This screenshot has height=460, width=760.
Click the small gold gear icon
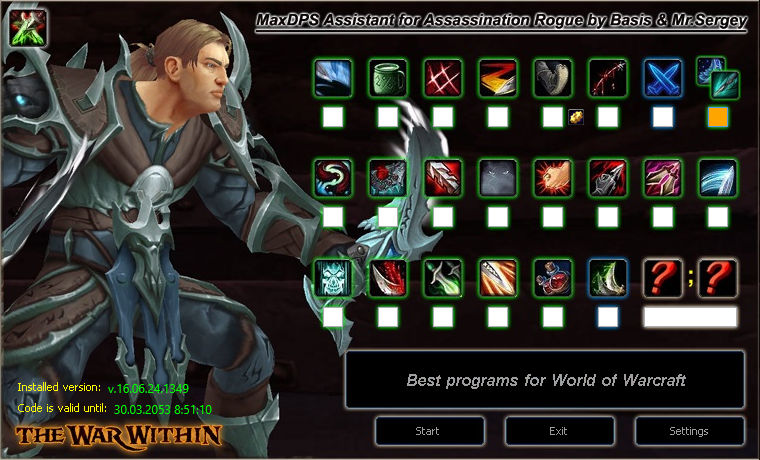575,116
